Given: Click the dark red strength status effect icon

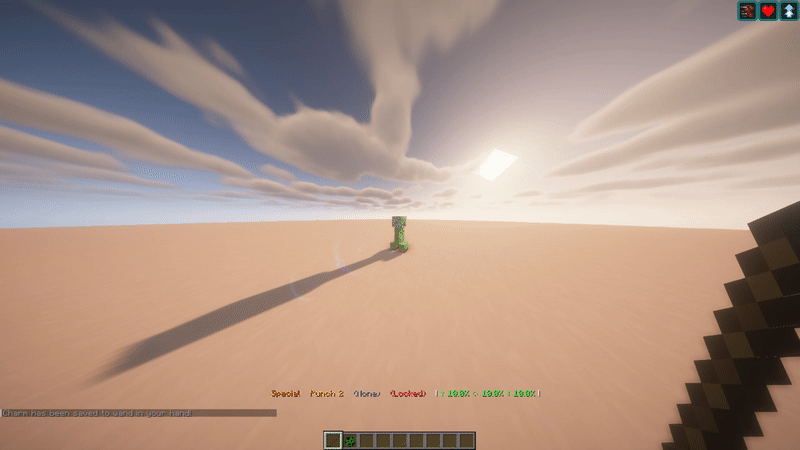Looking at the screenshot, I should click(747, 11).
